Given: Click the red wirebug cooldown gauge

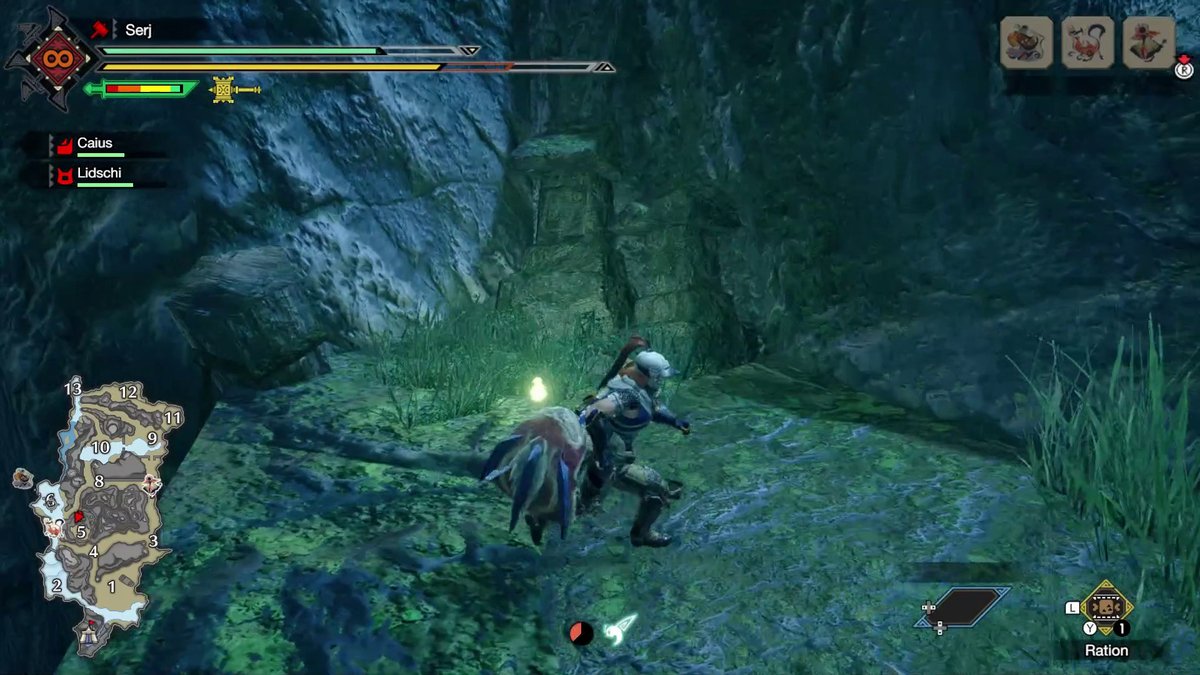Looking at the screenshot, I should coord(581,632).
